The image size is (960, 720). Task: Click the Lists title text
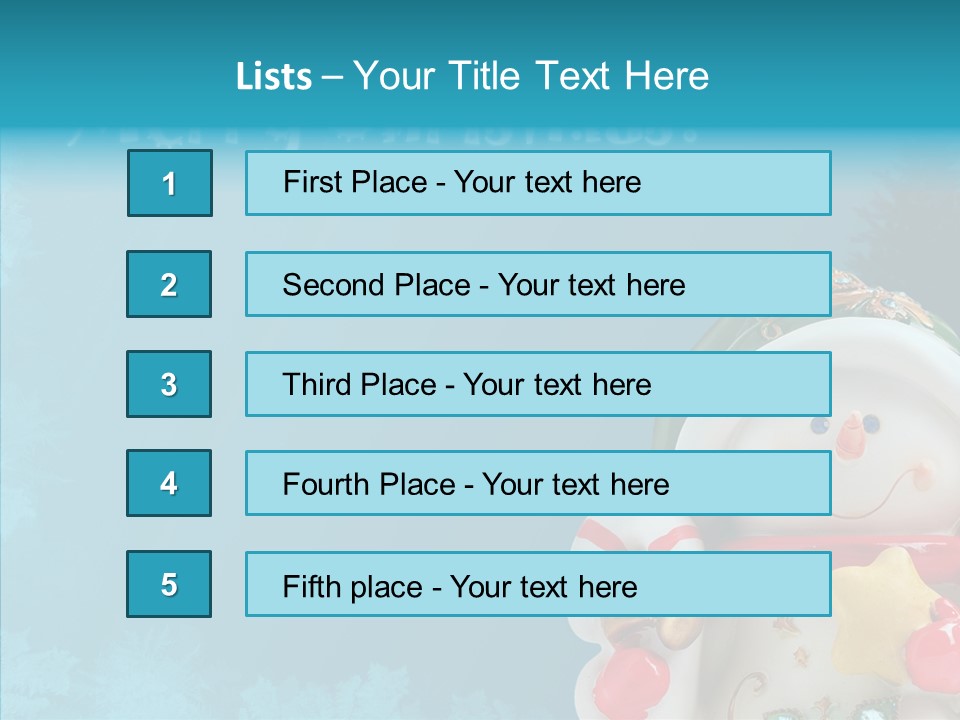[x=472, y=76]
